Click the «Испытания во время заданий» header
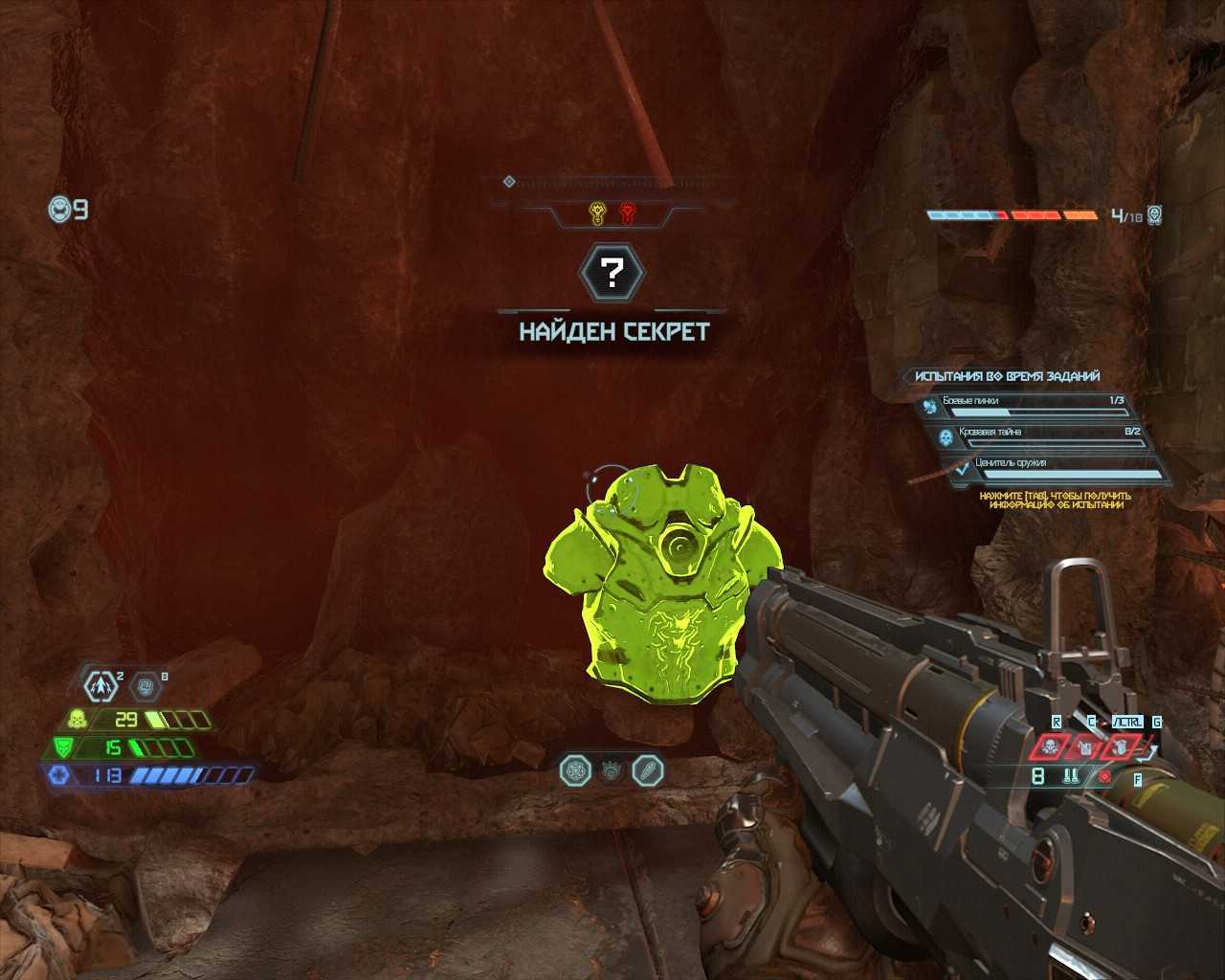Image resolution: width=1225 pixels, height=980 pixels. [1007, 376]
